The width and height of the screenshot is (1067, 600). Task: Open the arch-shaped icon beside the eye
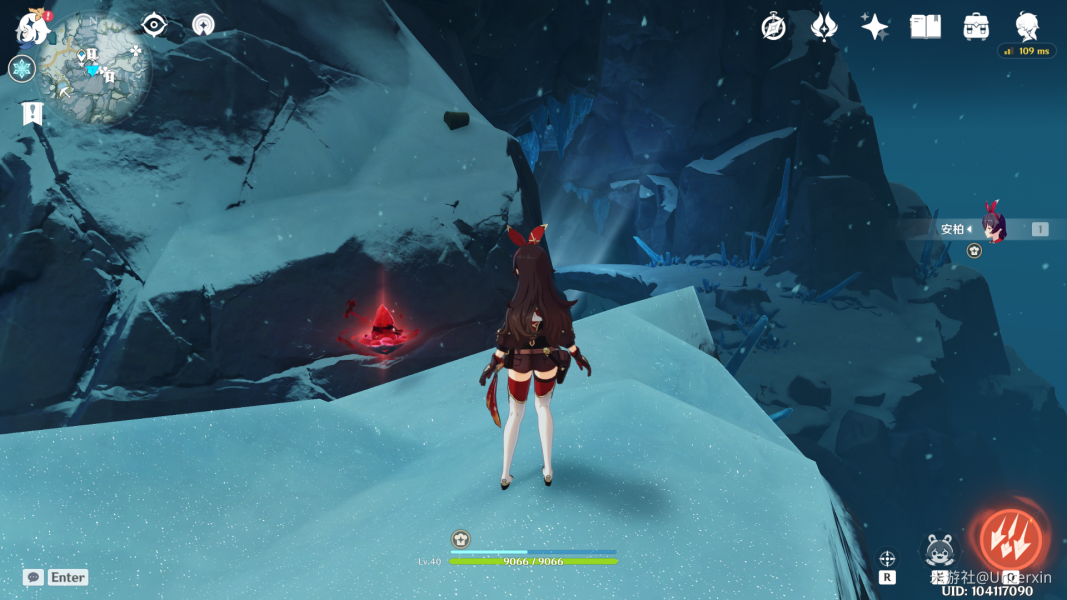[203, 25]
